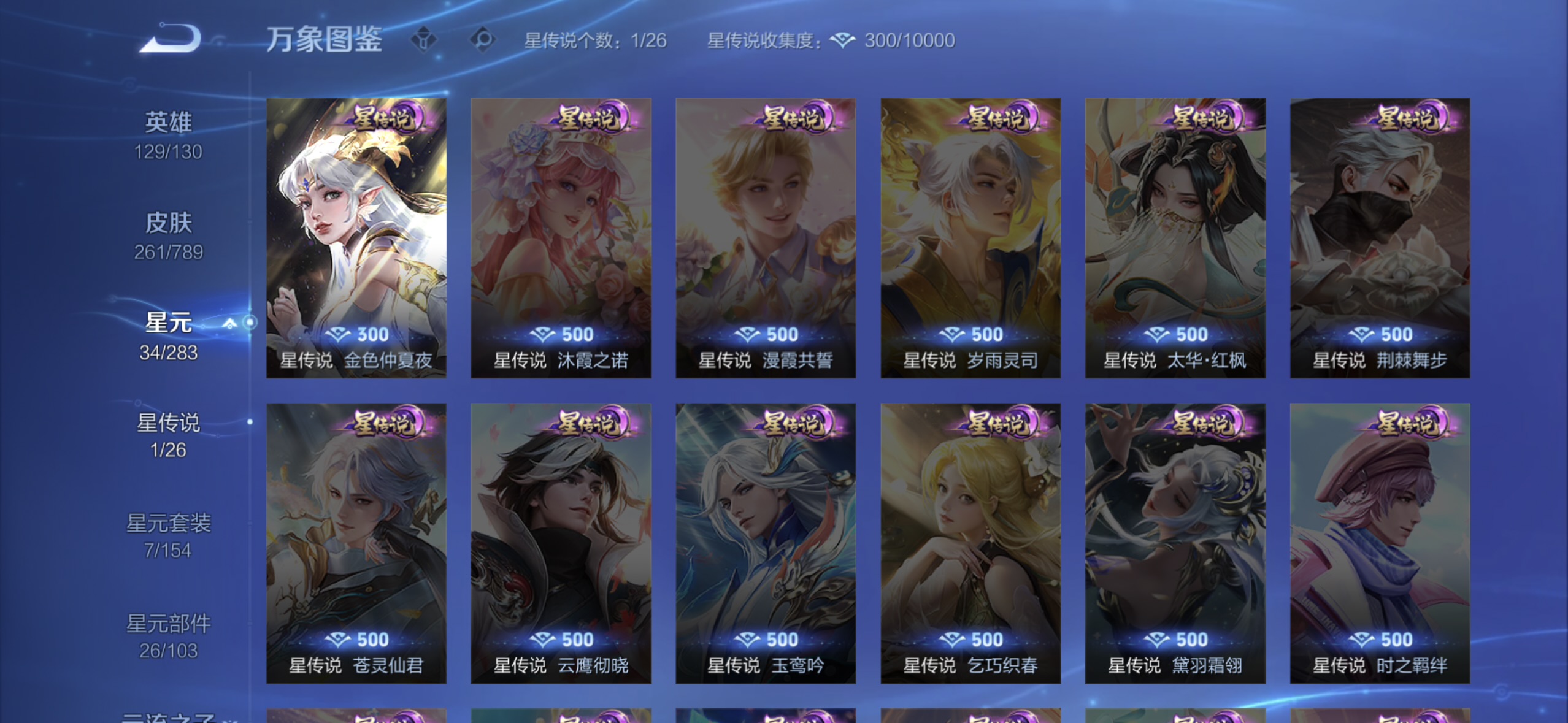The image size is (1568, 723).
Task: Click the gem icon beside 300/10000
Action: (845, 40)
